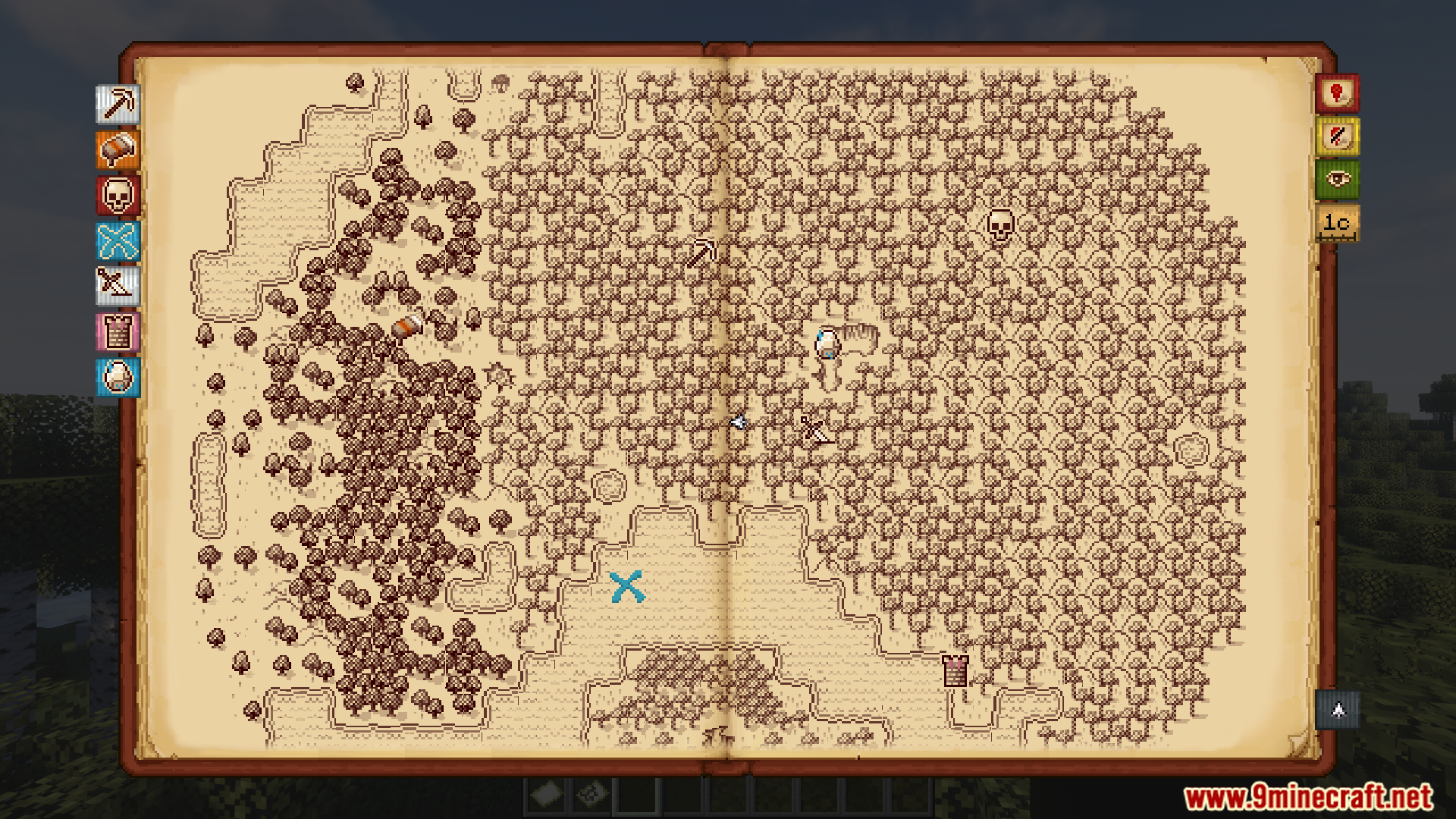Screen dimensions: 1456x819
Task: Choose the orange scroll marker bookmark
Action: pos(118,149)
